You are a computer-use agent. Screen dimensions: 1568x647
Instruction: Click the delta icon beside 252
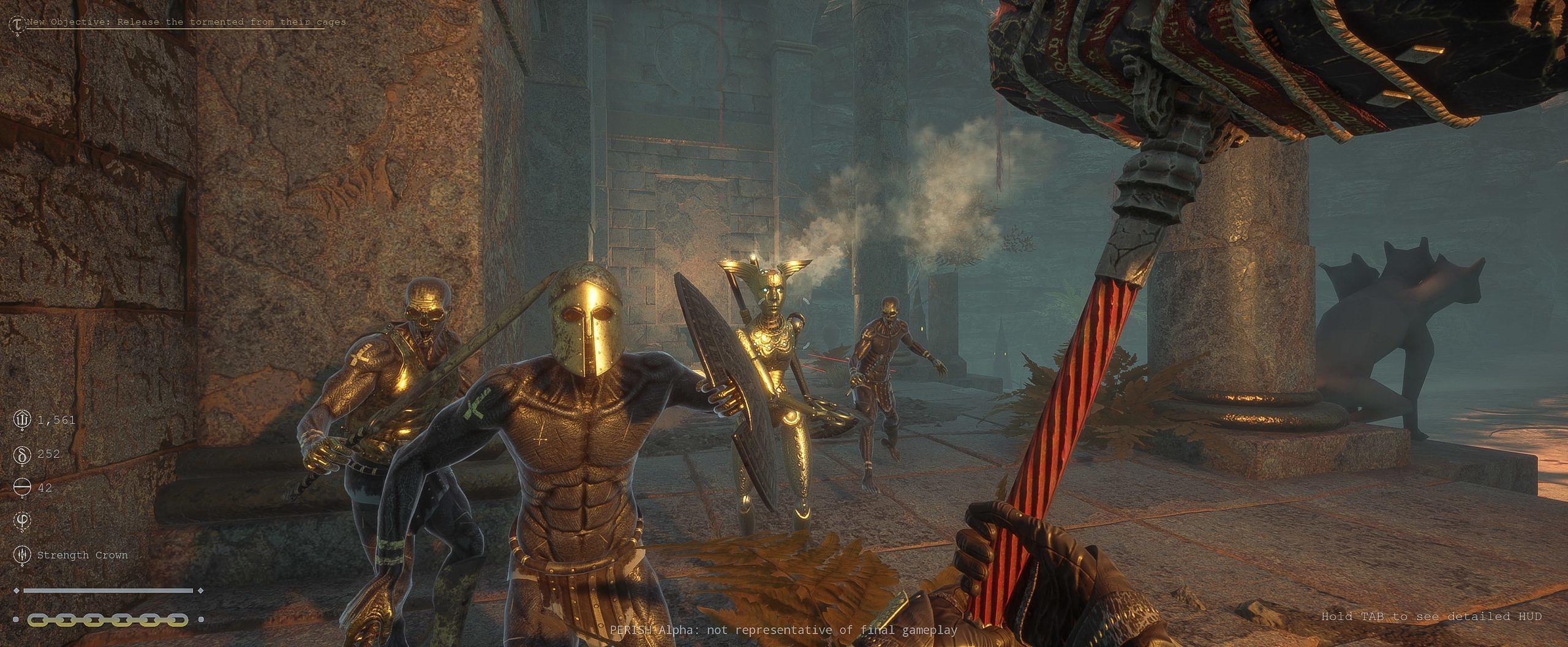[x=21, y=454]
